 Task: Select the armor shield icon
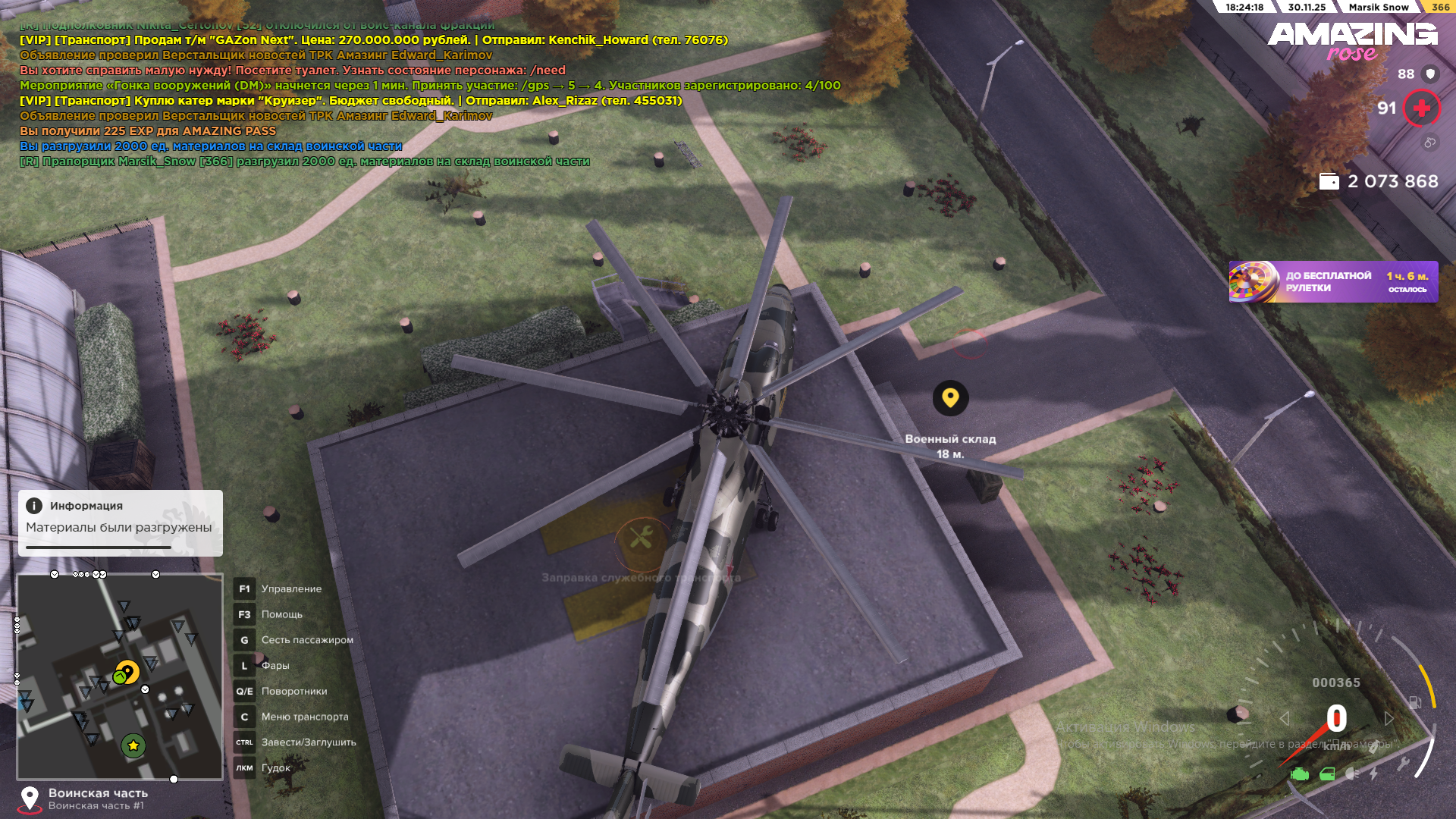point(1430,74)
